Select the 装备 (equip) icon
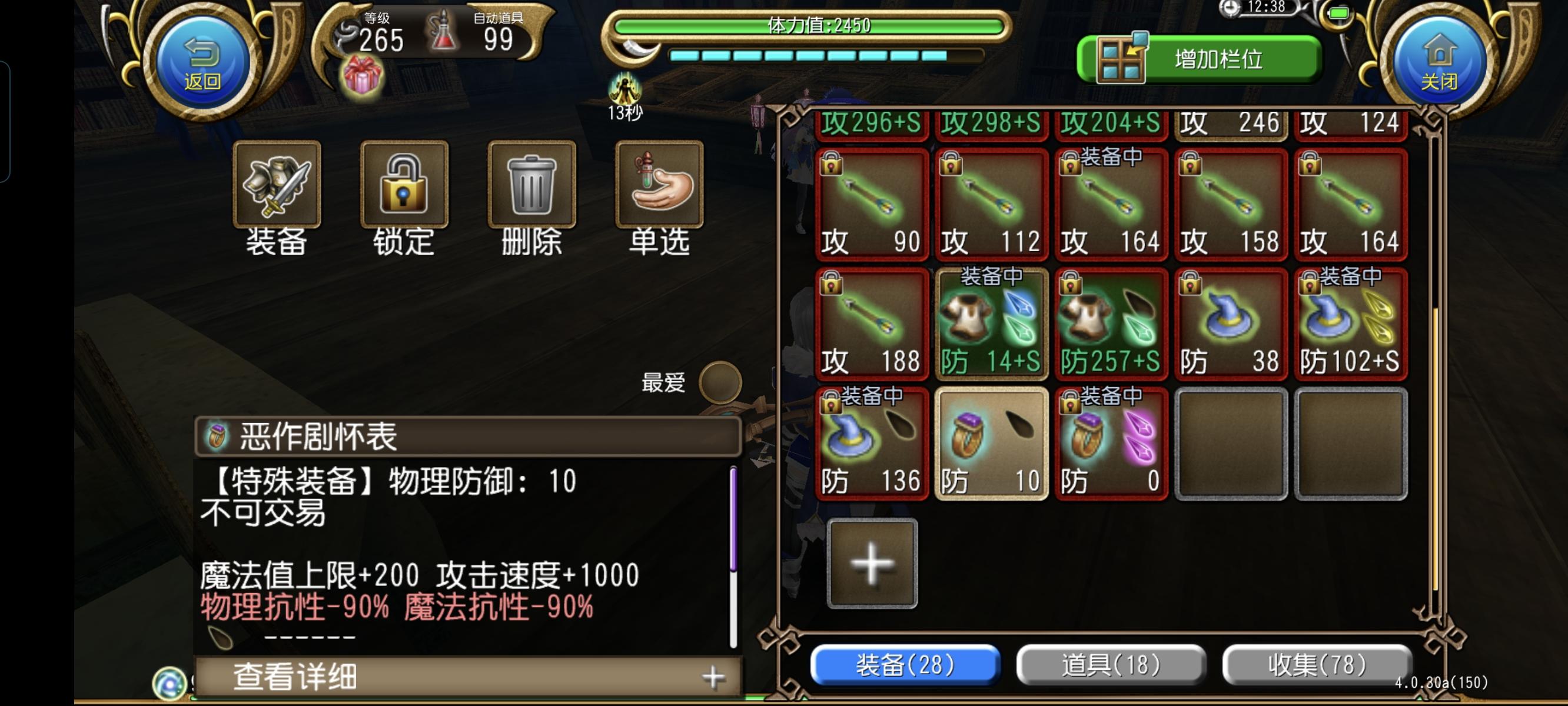The width and height of the screenshot is (1568, 706). coord(278,186)
